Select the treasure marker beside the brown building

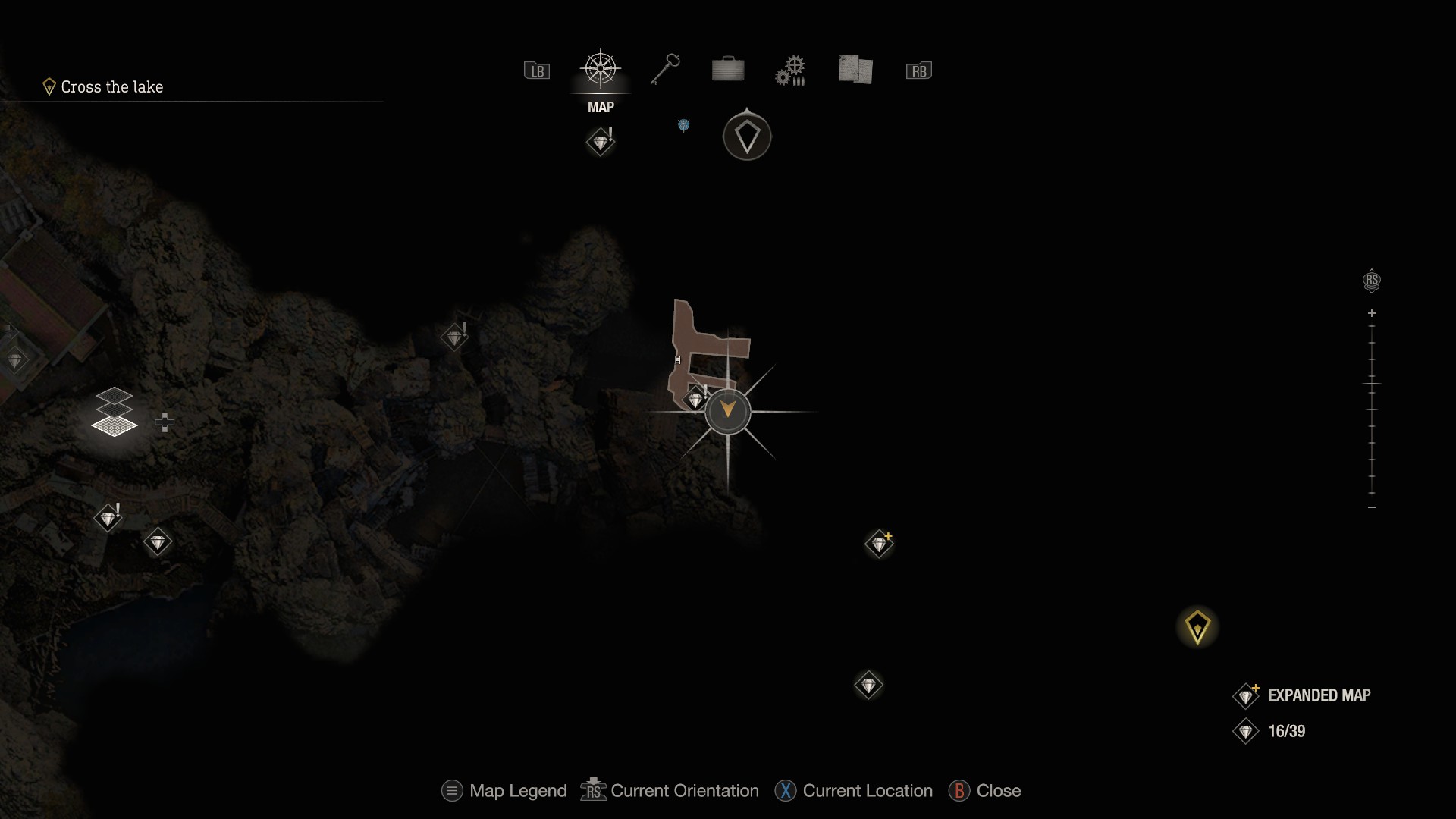click(695, 399)
